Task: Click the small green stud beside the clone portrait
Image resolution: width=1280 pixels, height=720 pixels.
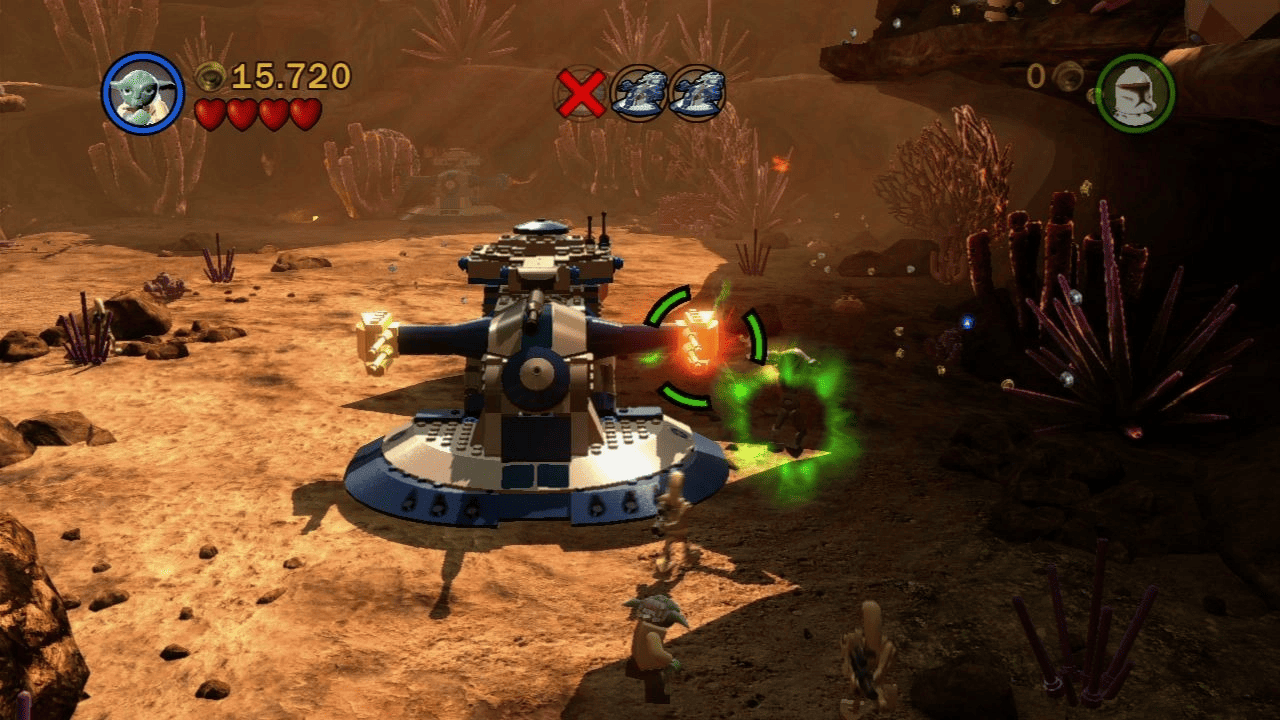Action: (1095, 95)
